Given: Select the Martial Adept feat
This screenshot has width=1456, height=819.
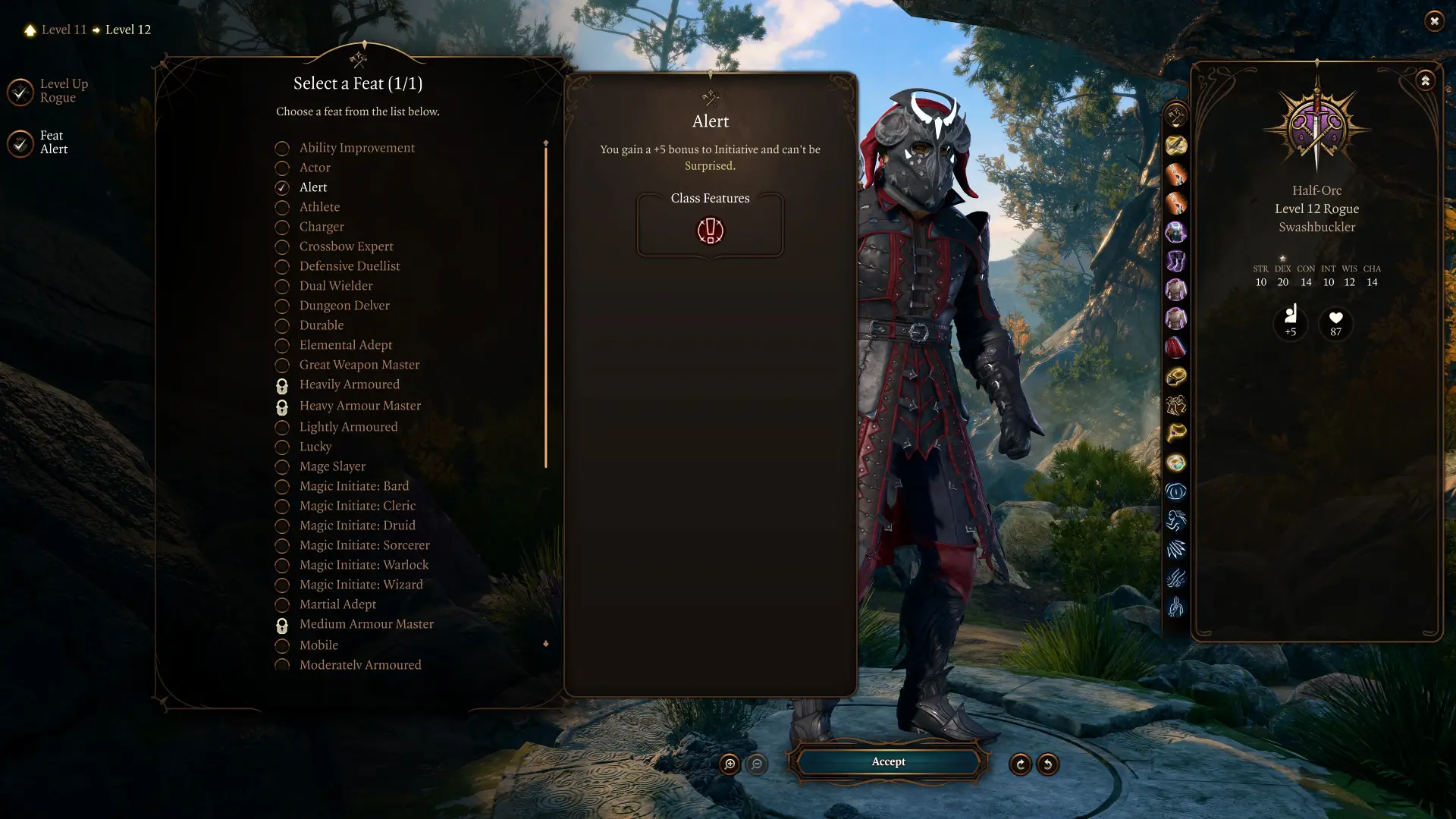Looking at the screenshot, I should [x=337, y=604].
